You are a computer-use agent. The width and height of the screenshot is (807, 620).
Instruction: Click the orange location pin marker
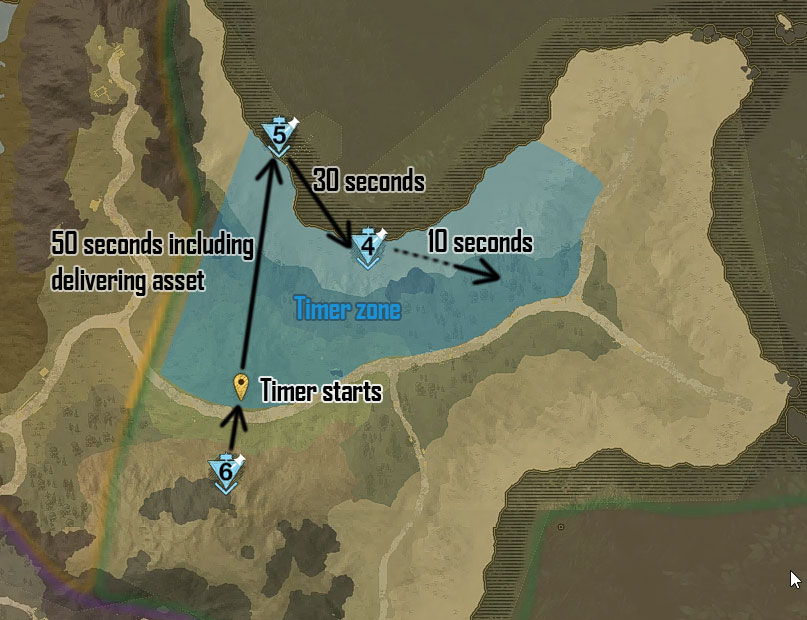click(x=240, y=386)
